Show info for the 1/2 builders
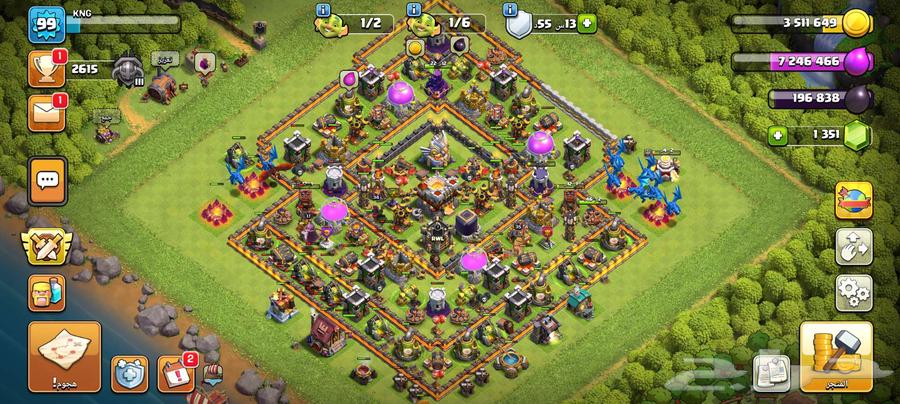Viewport: 900px width, 404px height. click(323, 9)
